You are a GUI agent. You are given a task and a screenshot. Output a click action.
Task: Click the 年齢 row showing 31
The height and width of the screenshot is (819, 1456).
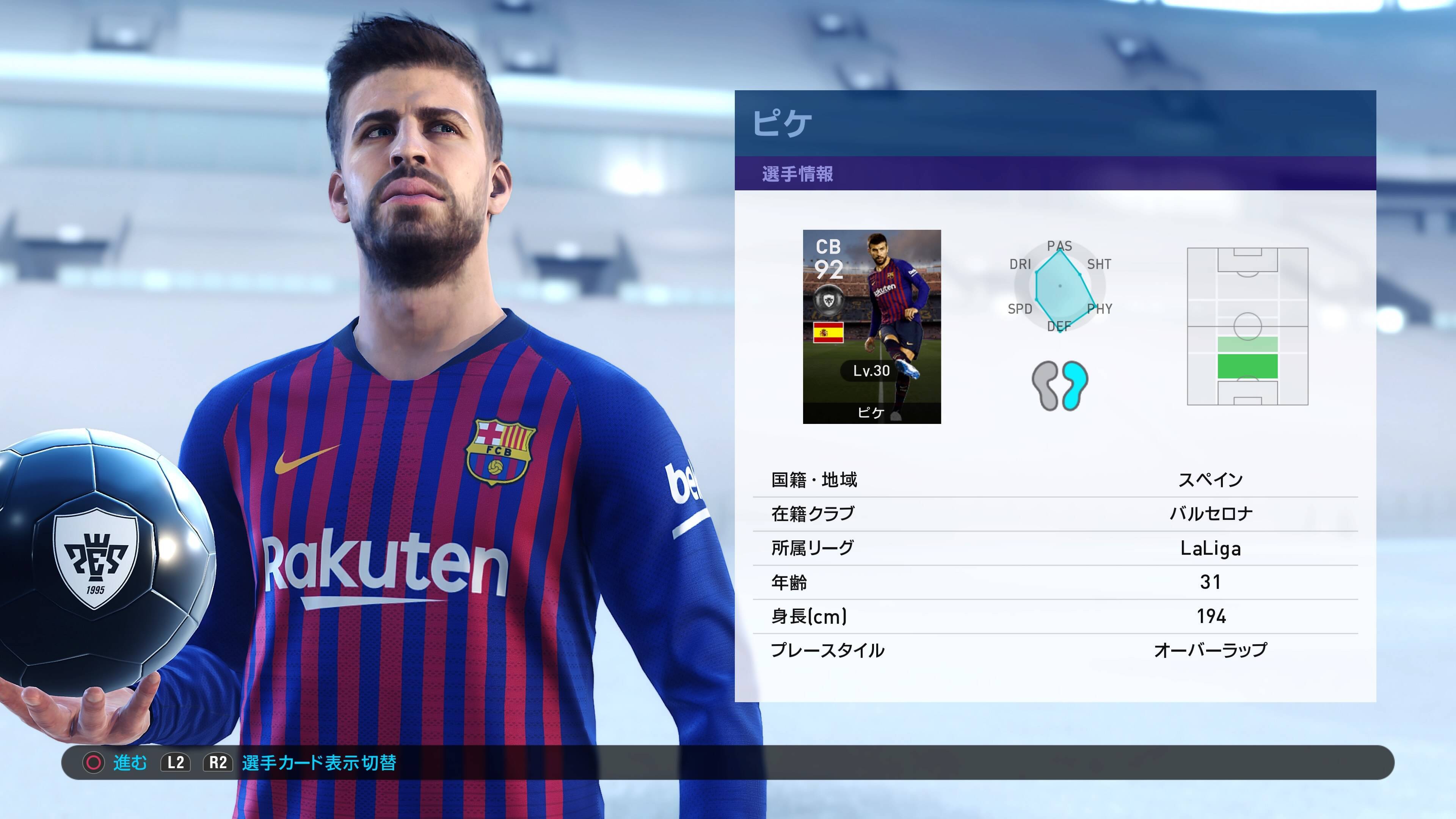click(1055, 582)
